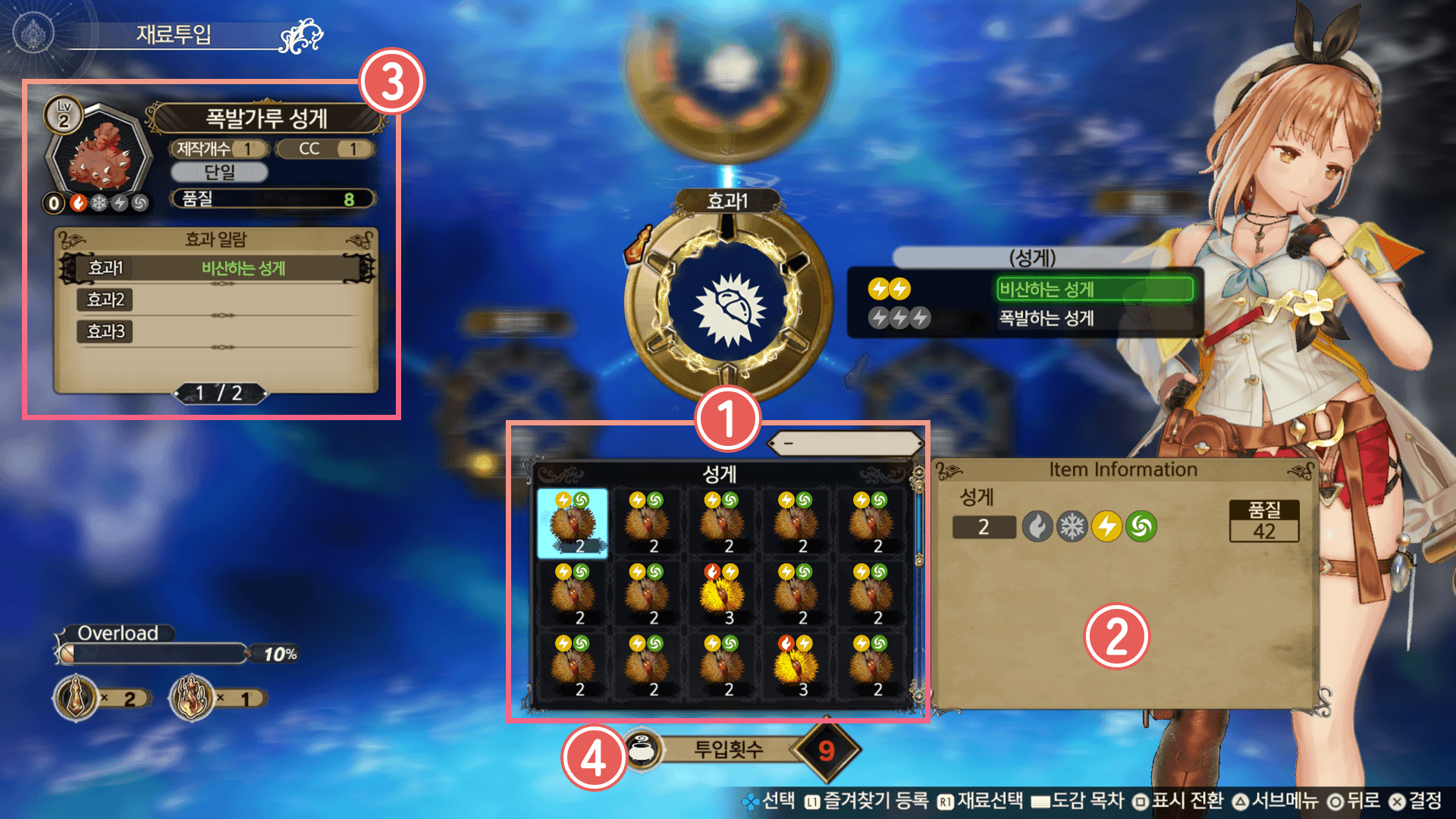Viewport: 1456px width, 819px height.
Task: Open the sort label above the 성게 grid
Action: click(x=845, y=443)
